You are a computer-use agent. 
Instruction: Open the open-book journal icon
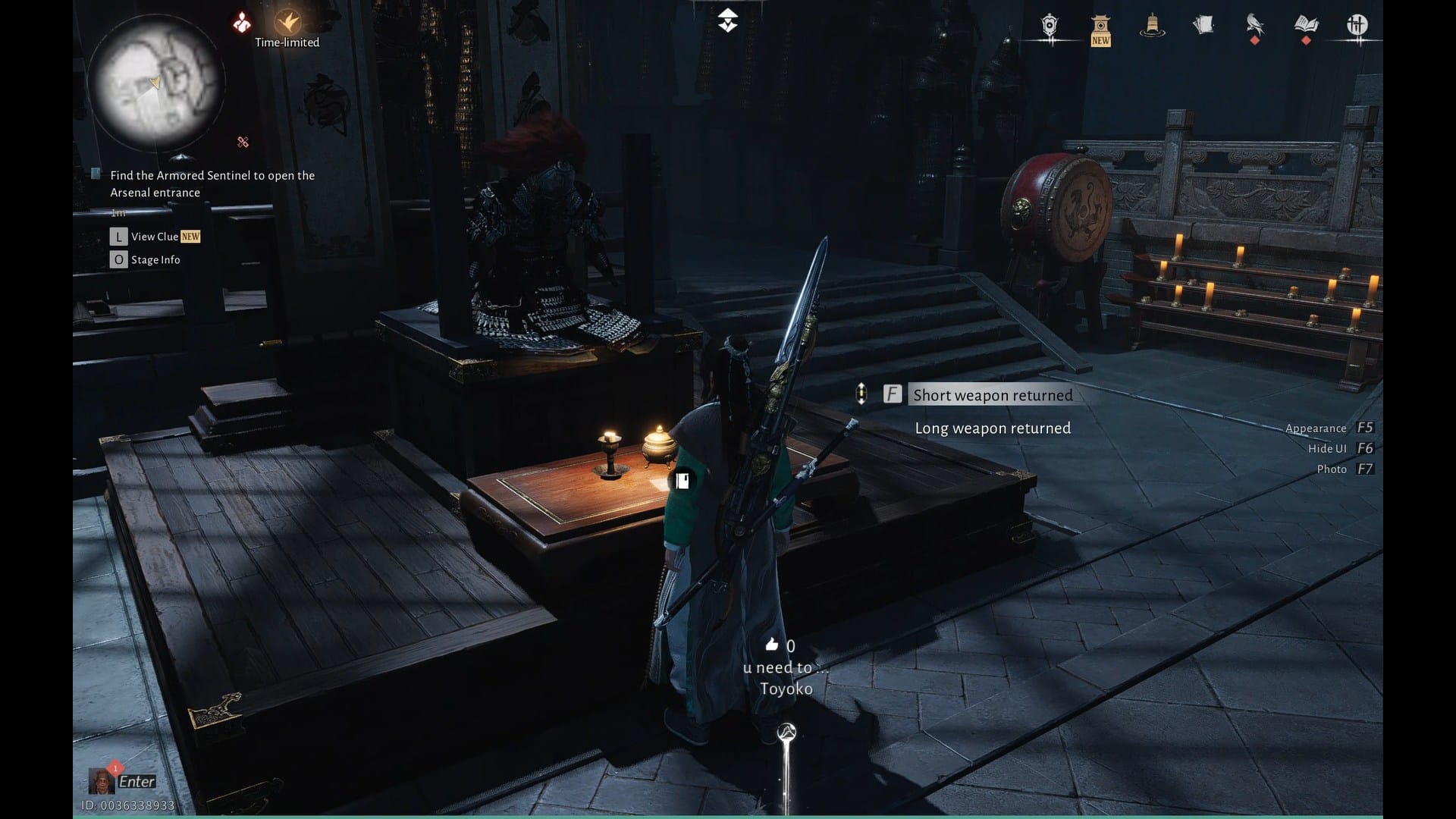1306,26
